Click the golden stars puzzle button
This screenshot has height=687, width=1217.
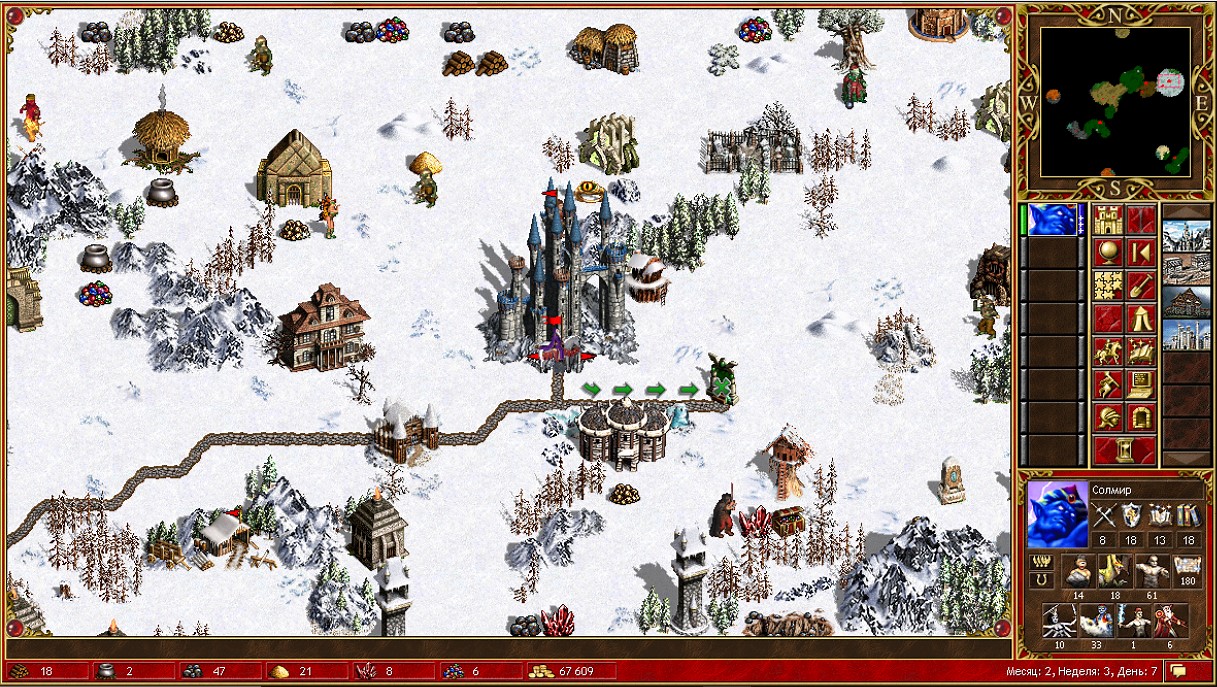tap(1108, 286)
